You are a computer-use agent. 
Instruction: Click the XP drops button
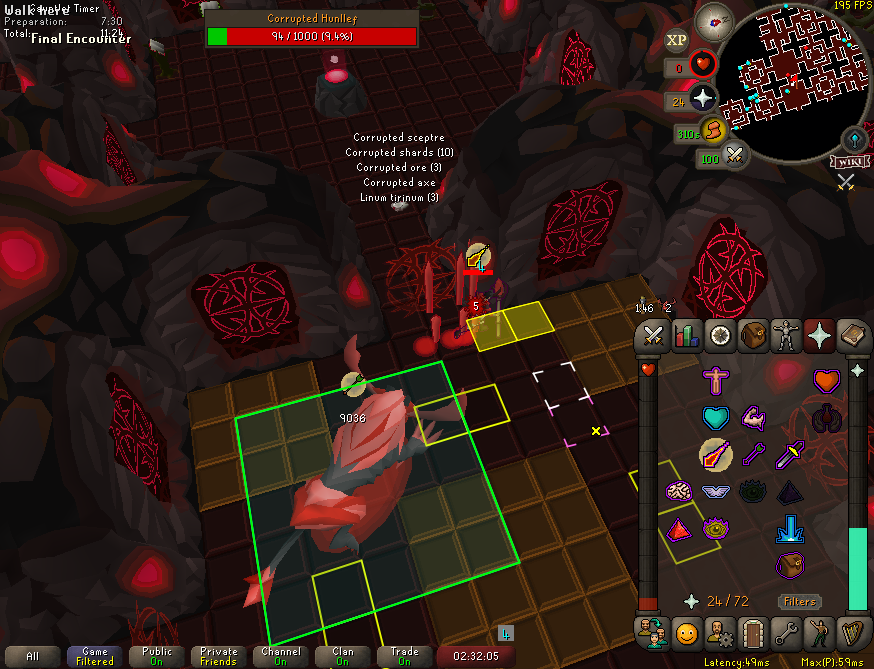pos(677,41)
